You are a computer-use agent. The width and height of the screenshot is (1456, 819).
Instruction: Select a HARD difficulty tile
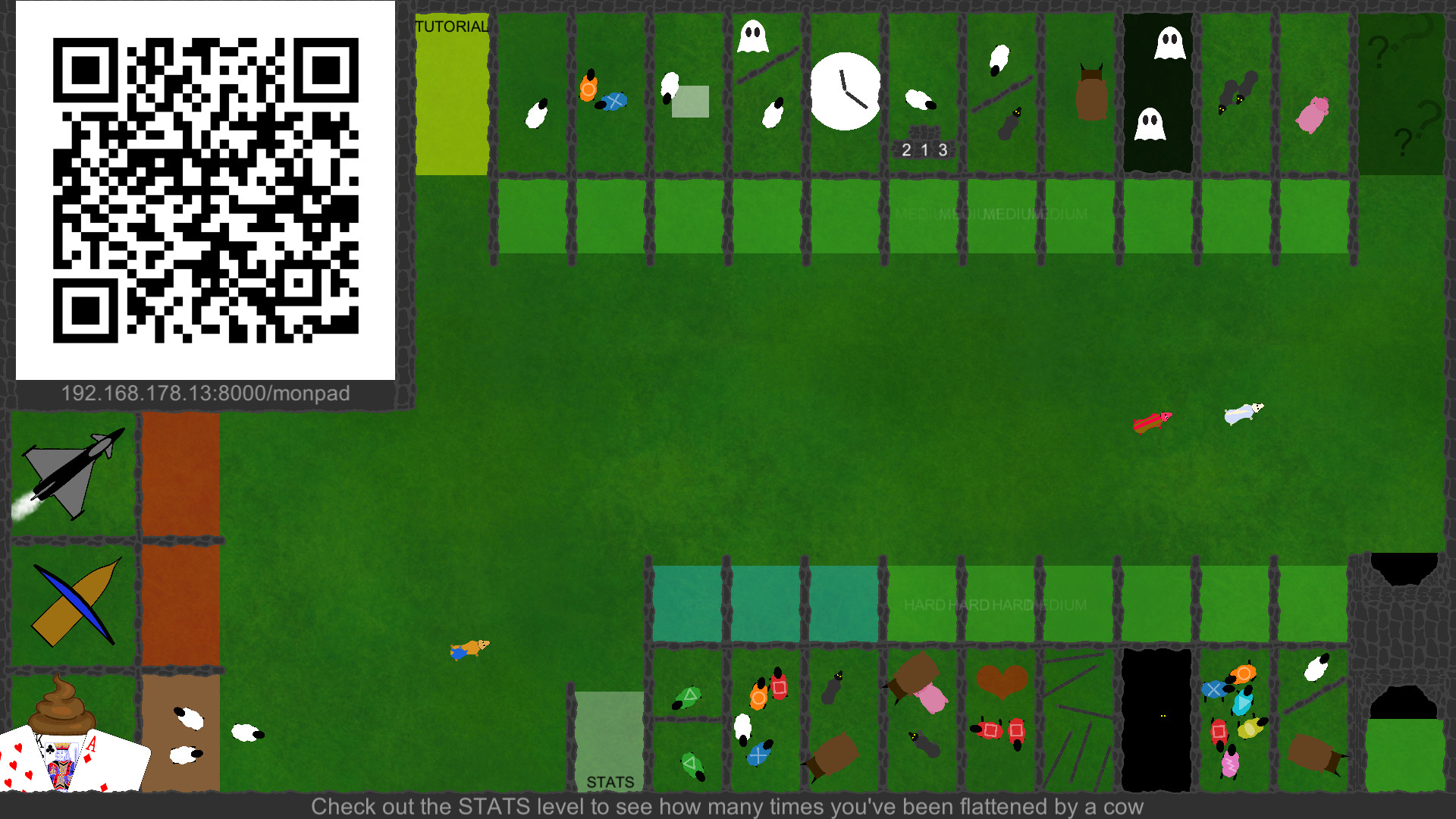[921, 604]
